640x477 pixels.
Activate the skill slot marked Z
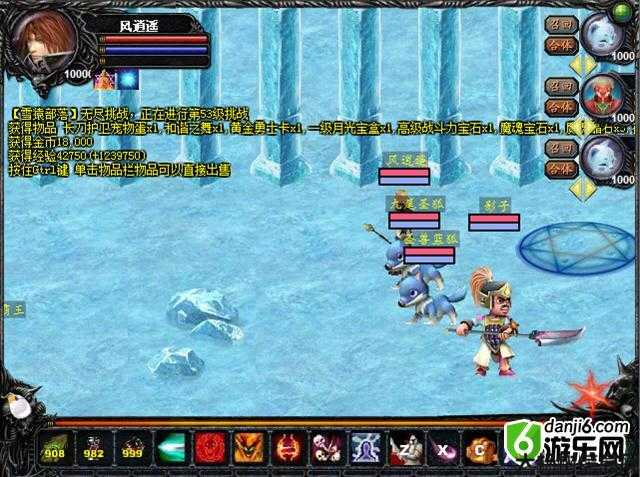(403, 448)
